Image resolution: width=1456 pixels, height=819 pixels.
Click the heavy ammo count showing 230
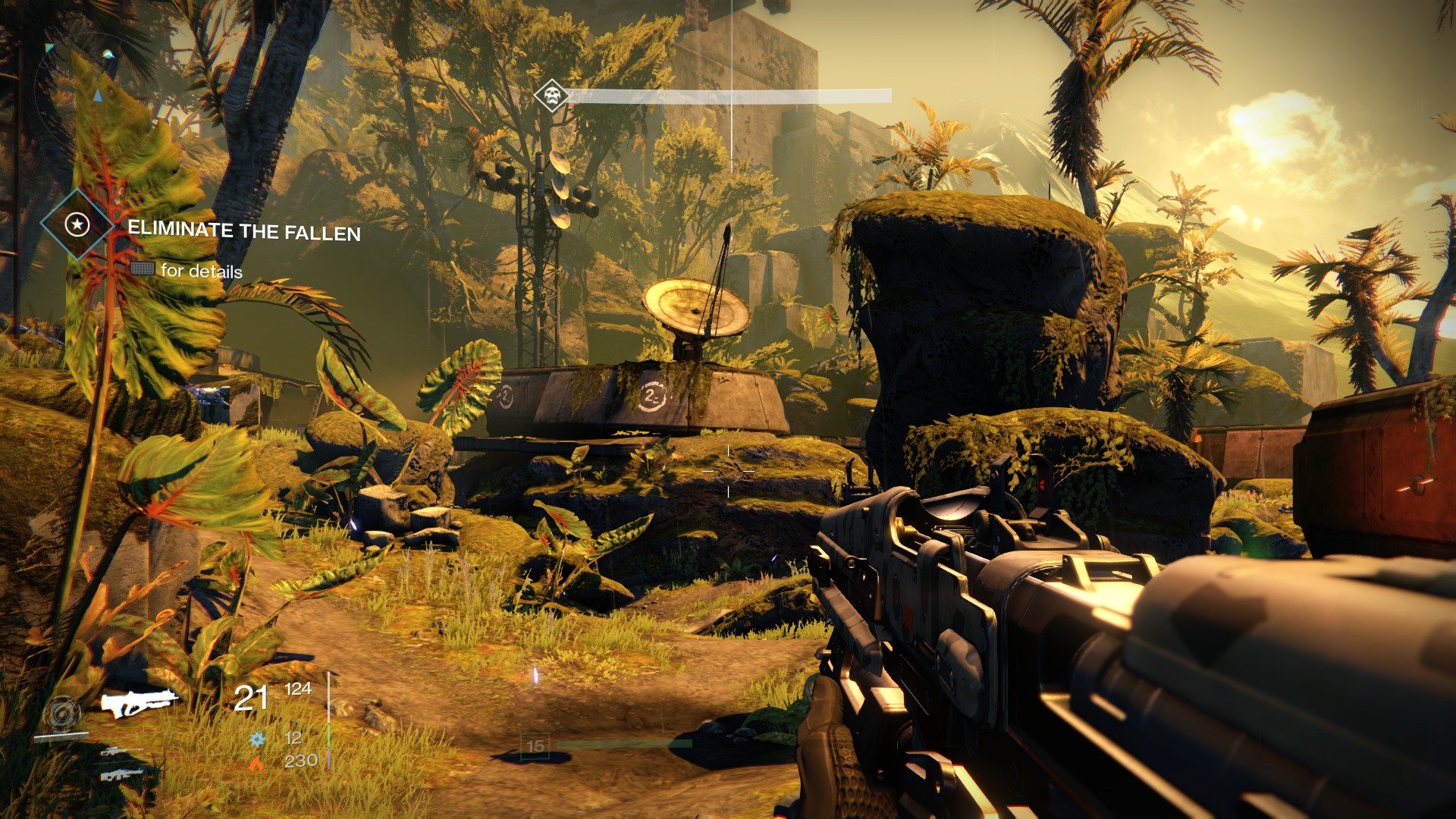tap(300, 761)
